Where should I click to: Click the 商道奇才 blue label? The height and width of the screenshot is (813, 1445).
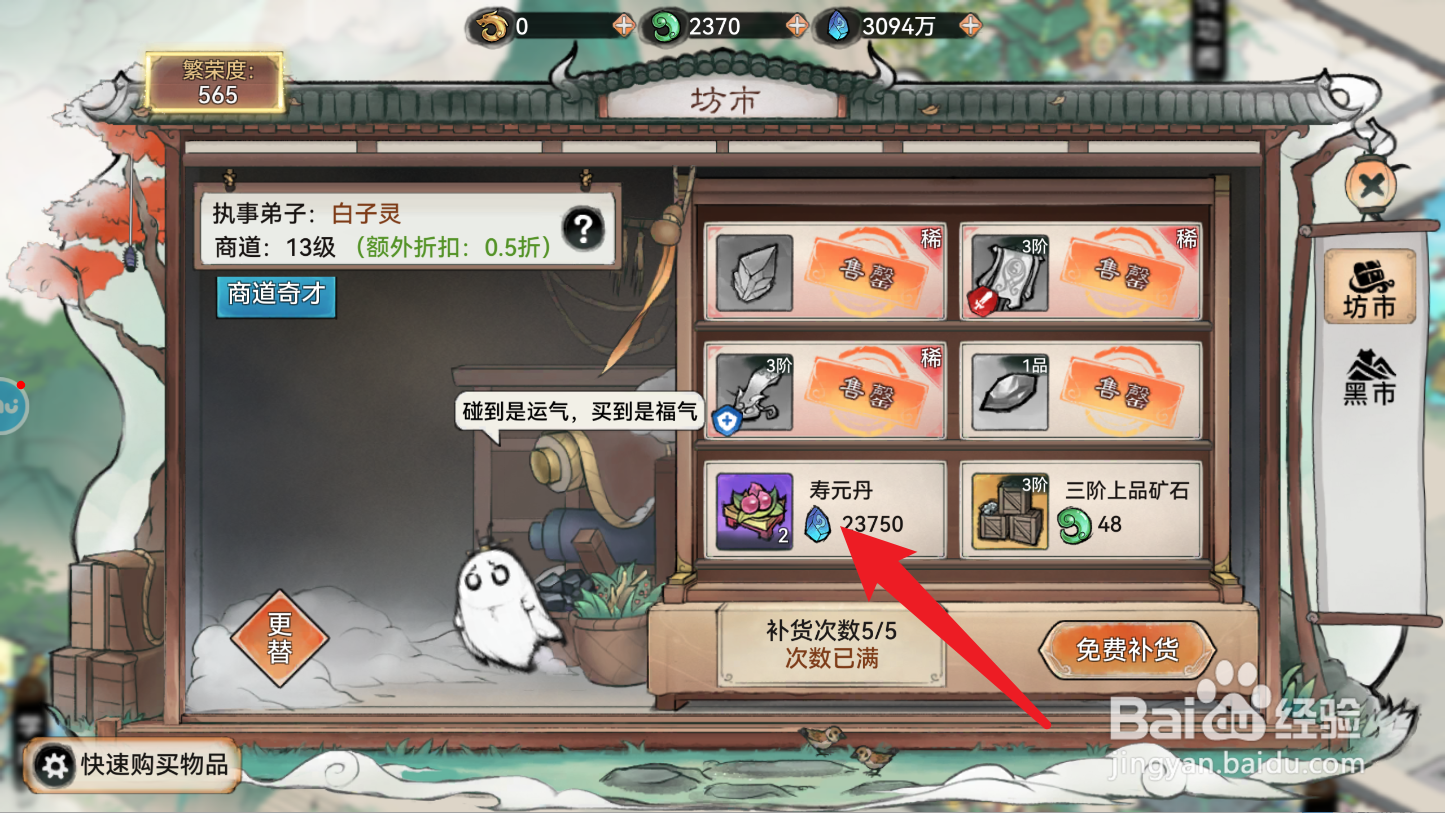pyautogui.click(x=276, y=297)
